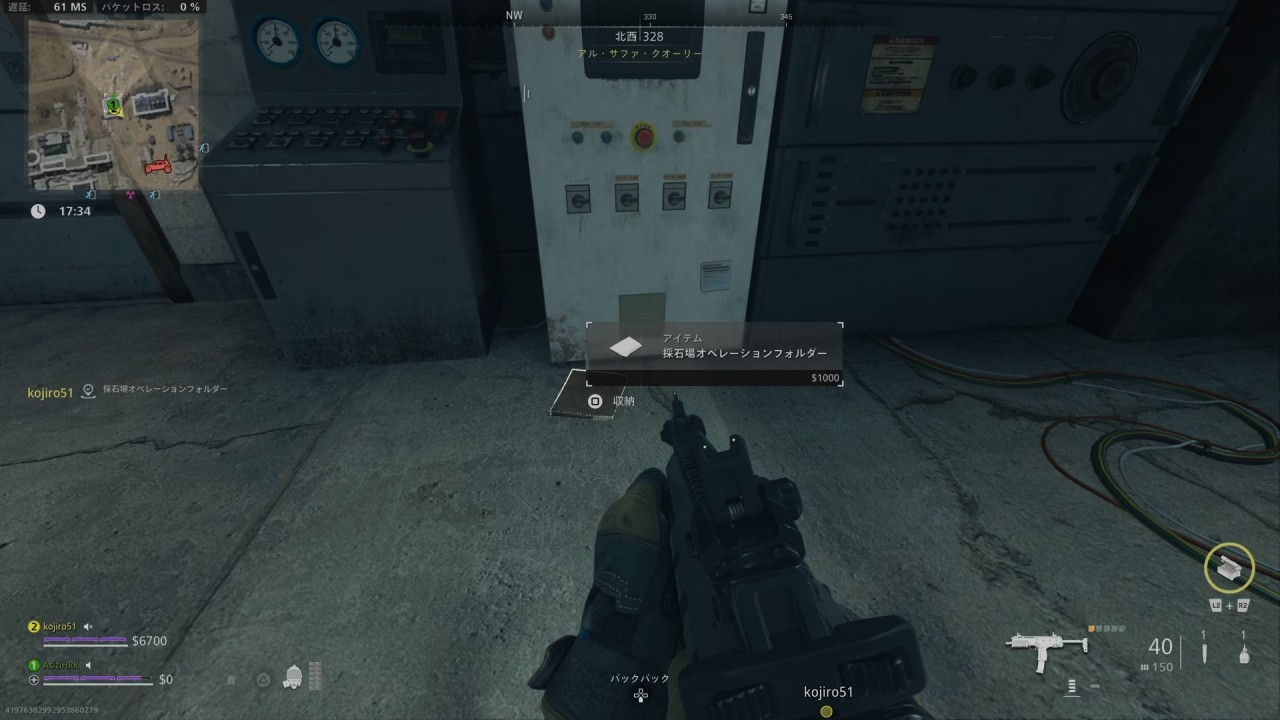Select the MP7 weapon icon
This screenshot has height=720, width=1280.
coord(1045,645)
